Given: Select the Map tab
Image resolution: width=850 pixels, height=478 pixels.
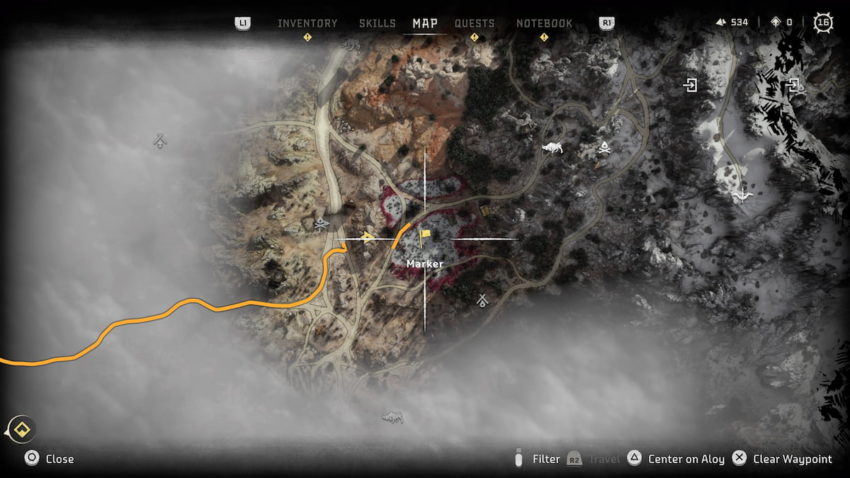Looking at the screenshot, I should point(425,23).
